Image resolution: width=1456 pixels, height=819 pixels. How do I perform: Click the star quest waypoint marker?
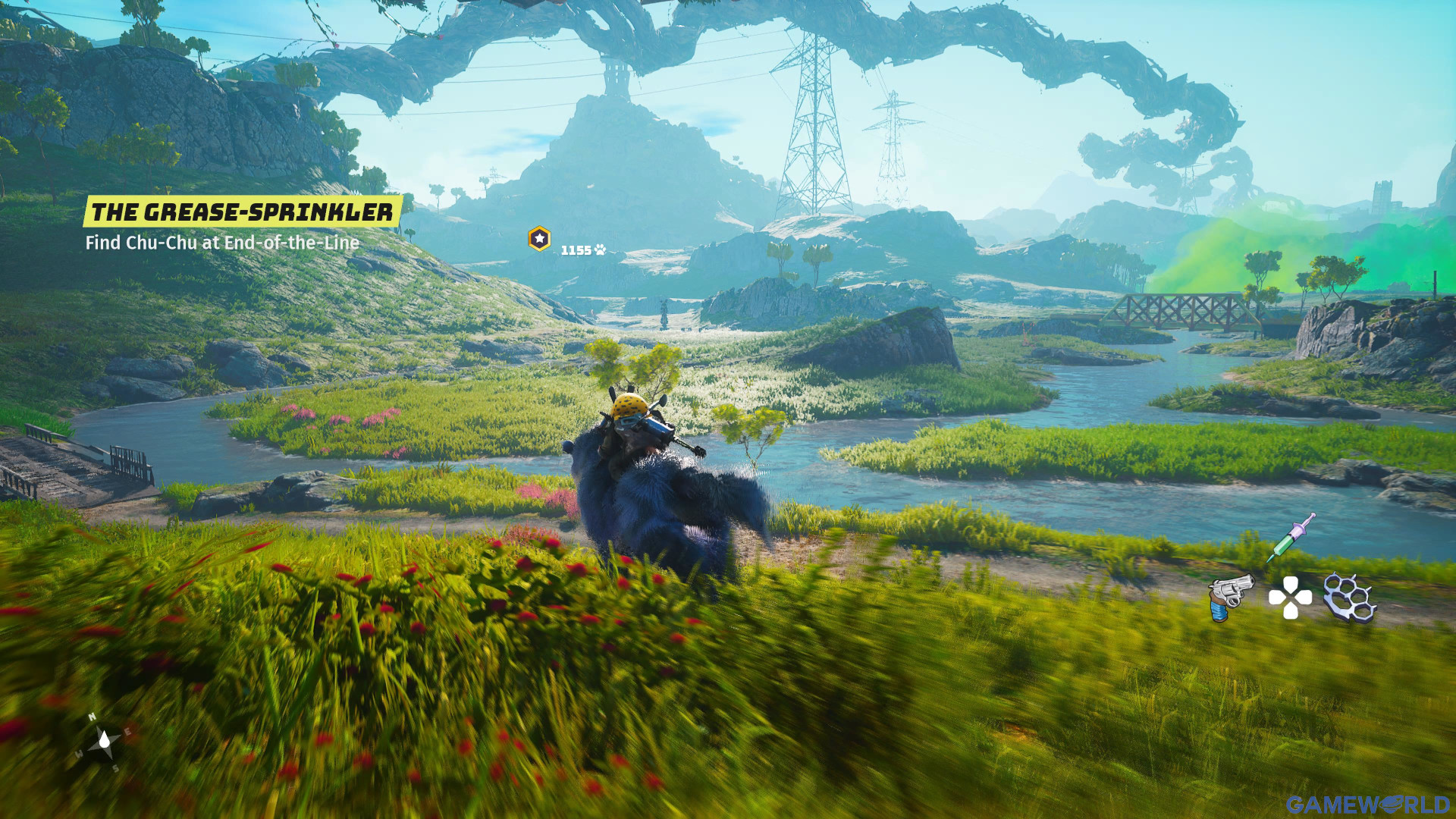coord(539,239)
